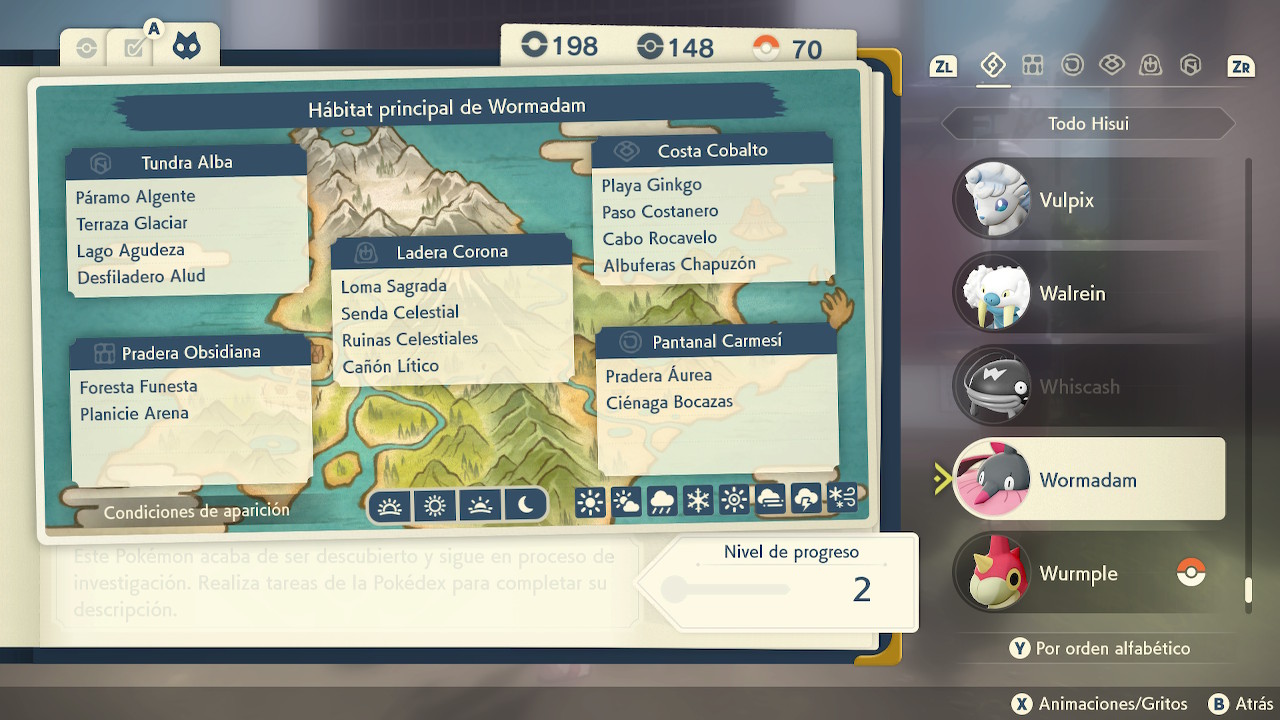This screenshot has height=720, width=1280.
Task: Filter by the Pantanal Carmesí swirl icon
Action: point(1072,66)
